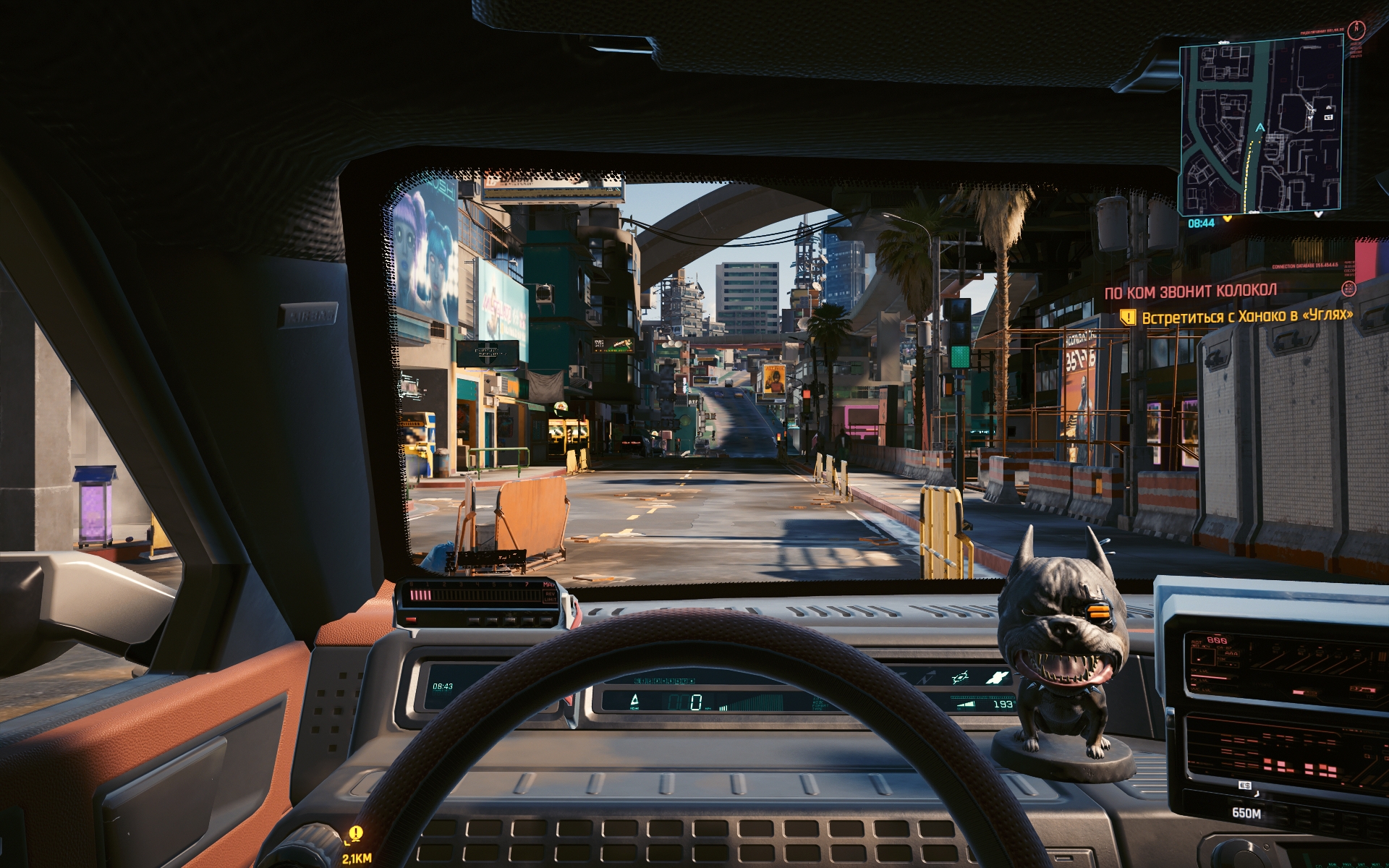Click the player arrow on the minimap
Image resolution: width=1389 pixels, height=868 pixels.
pyautogui.click(x=1260, y=128)
